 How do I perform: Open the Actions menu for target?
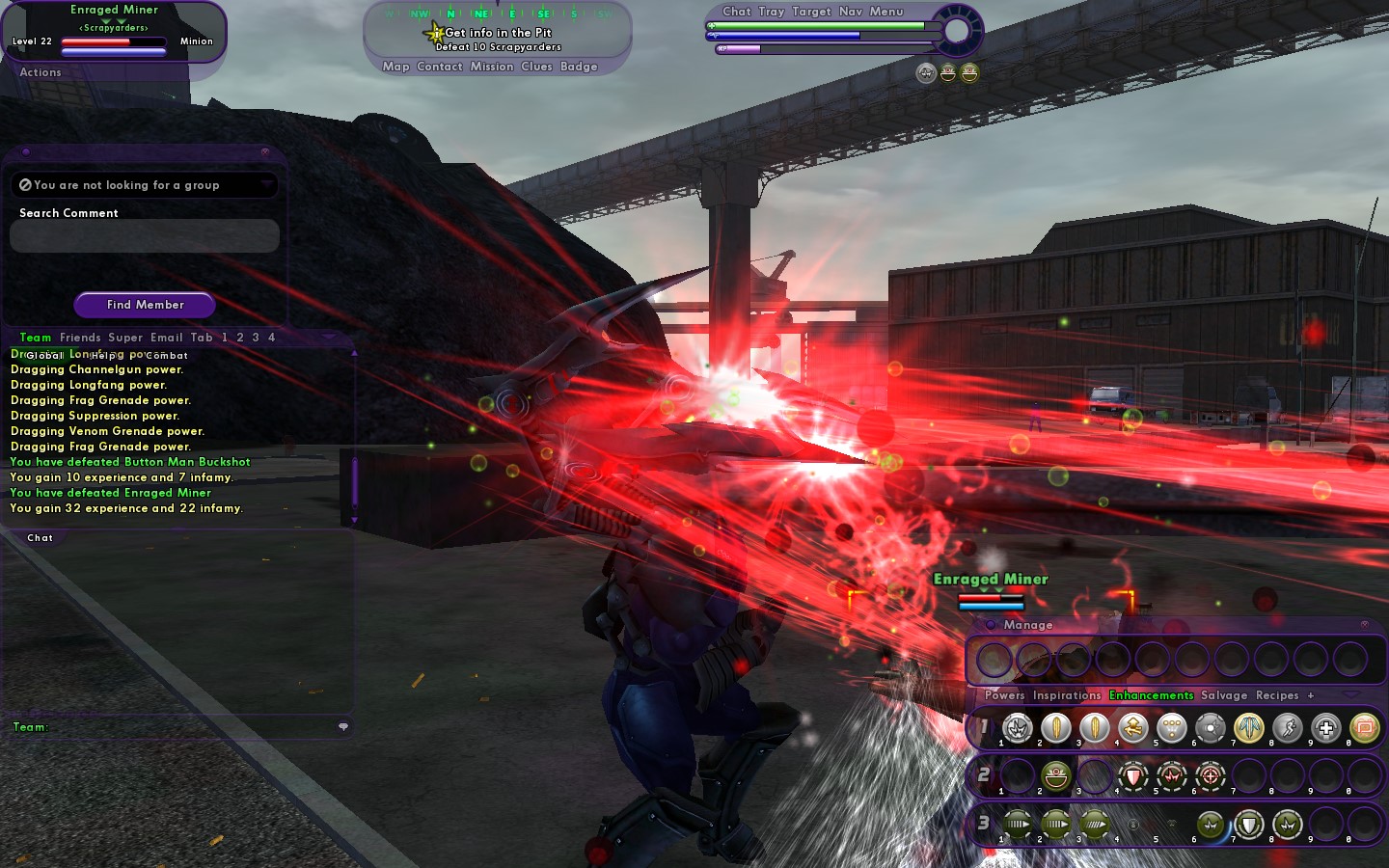point(41,72)
